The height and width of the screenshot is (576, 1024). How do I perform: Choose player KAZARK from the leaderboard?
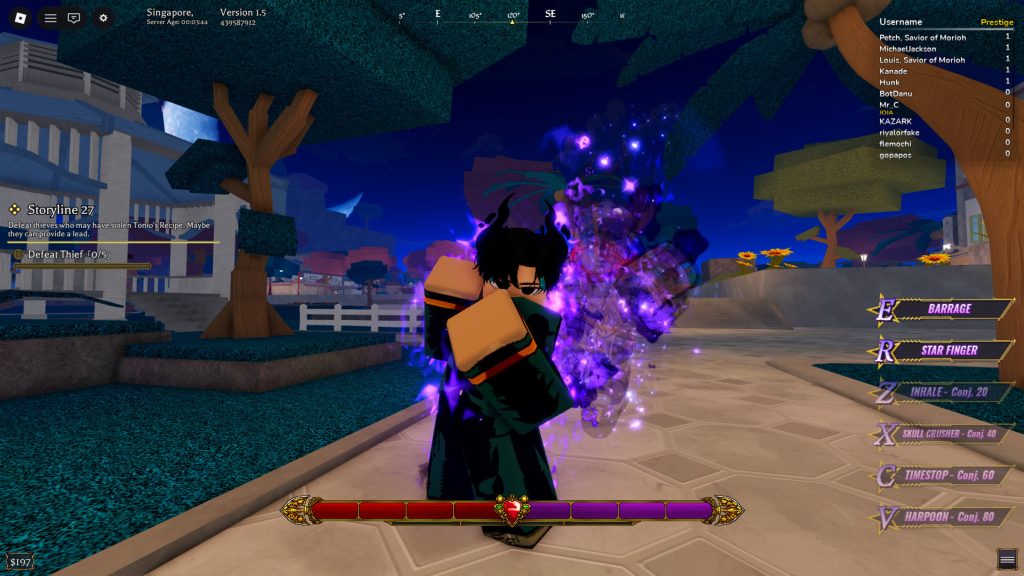point(896,119)
